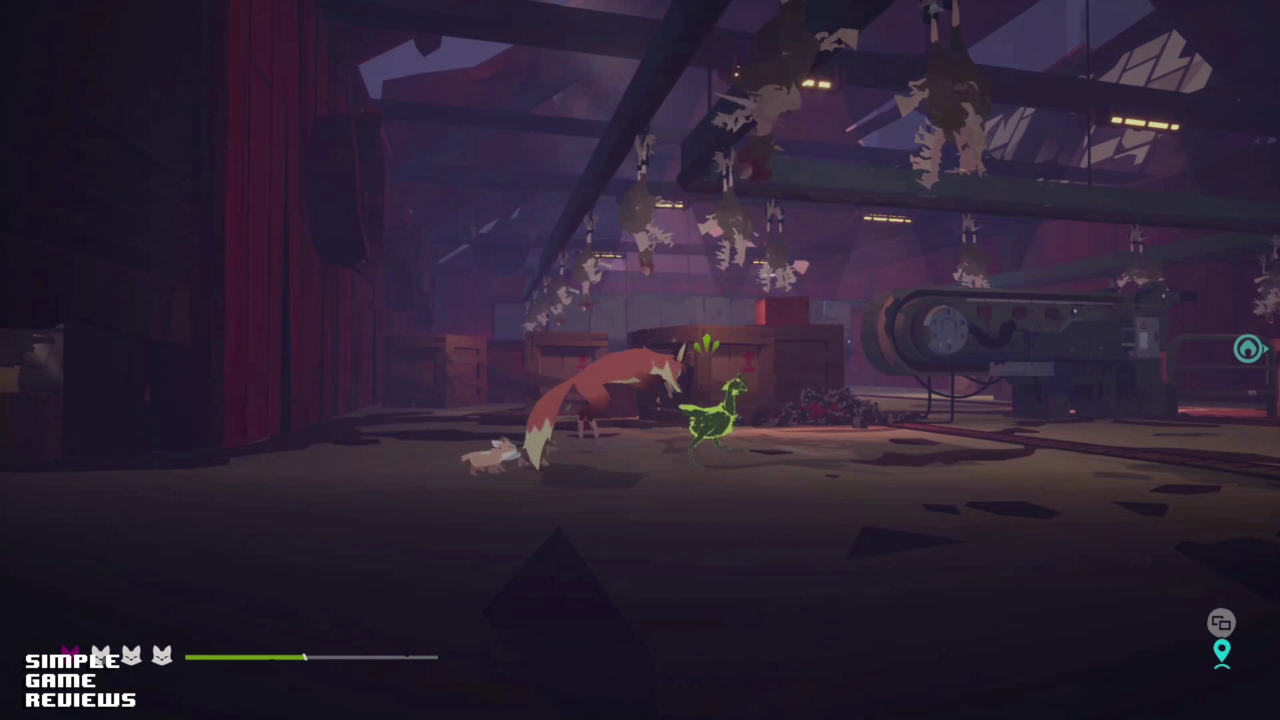Click the screenshot overlay icon bottom right
This screenshot has width=1280, height=720.
1221,622
